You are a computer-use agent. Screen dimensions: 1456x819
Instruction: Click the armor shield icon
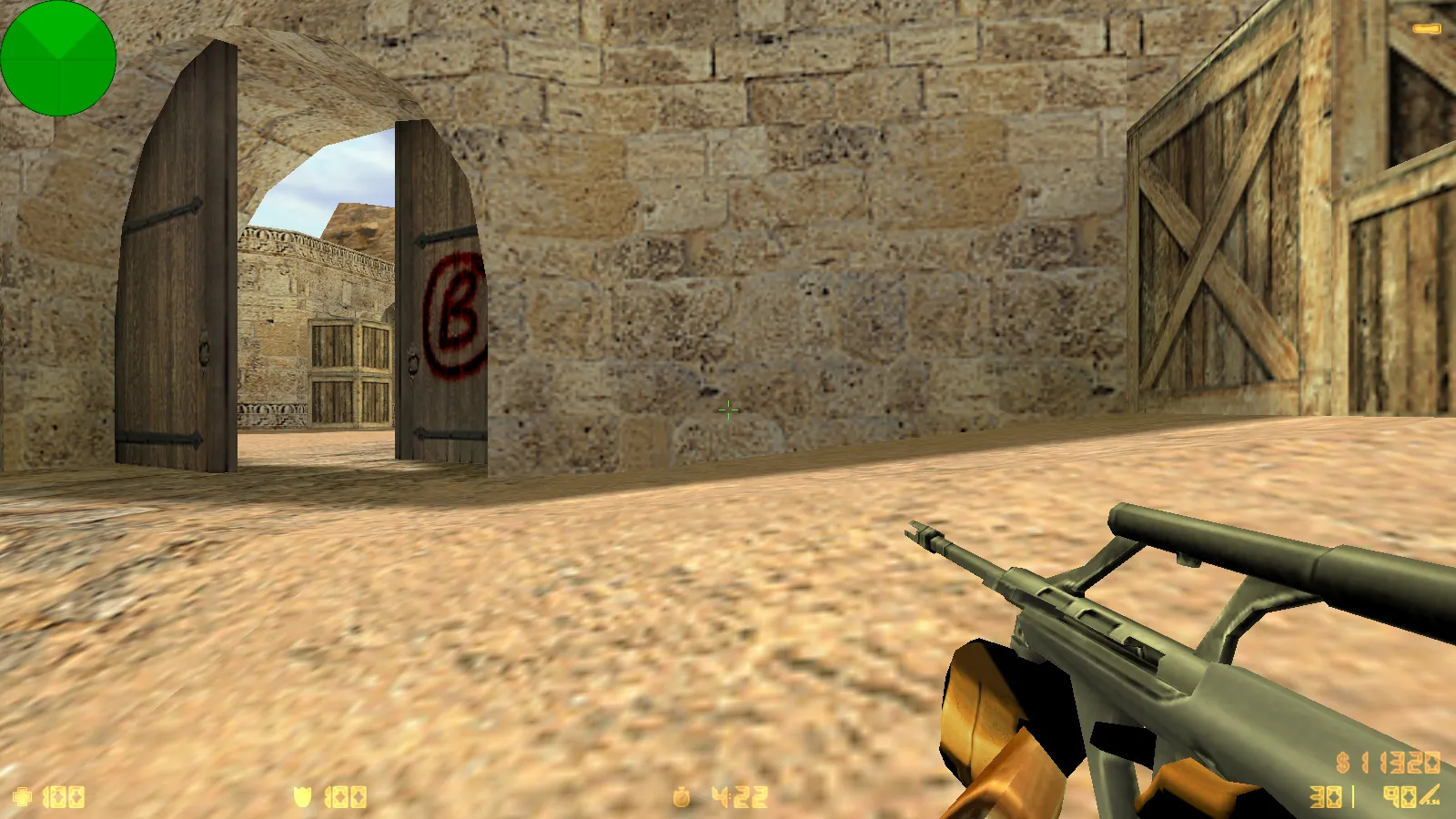click(x=303, y=795)
